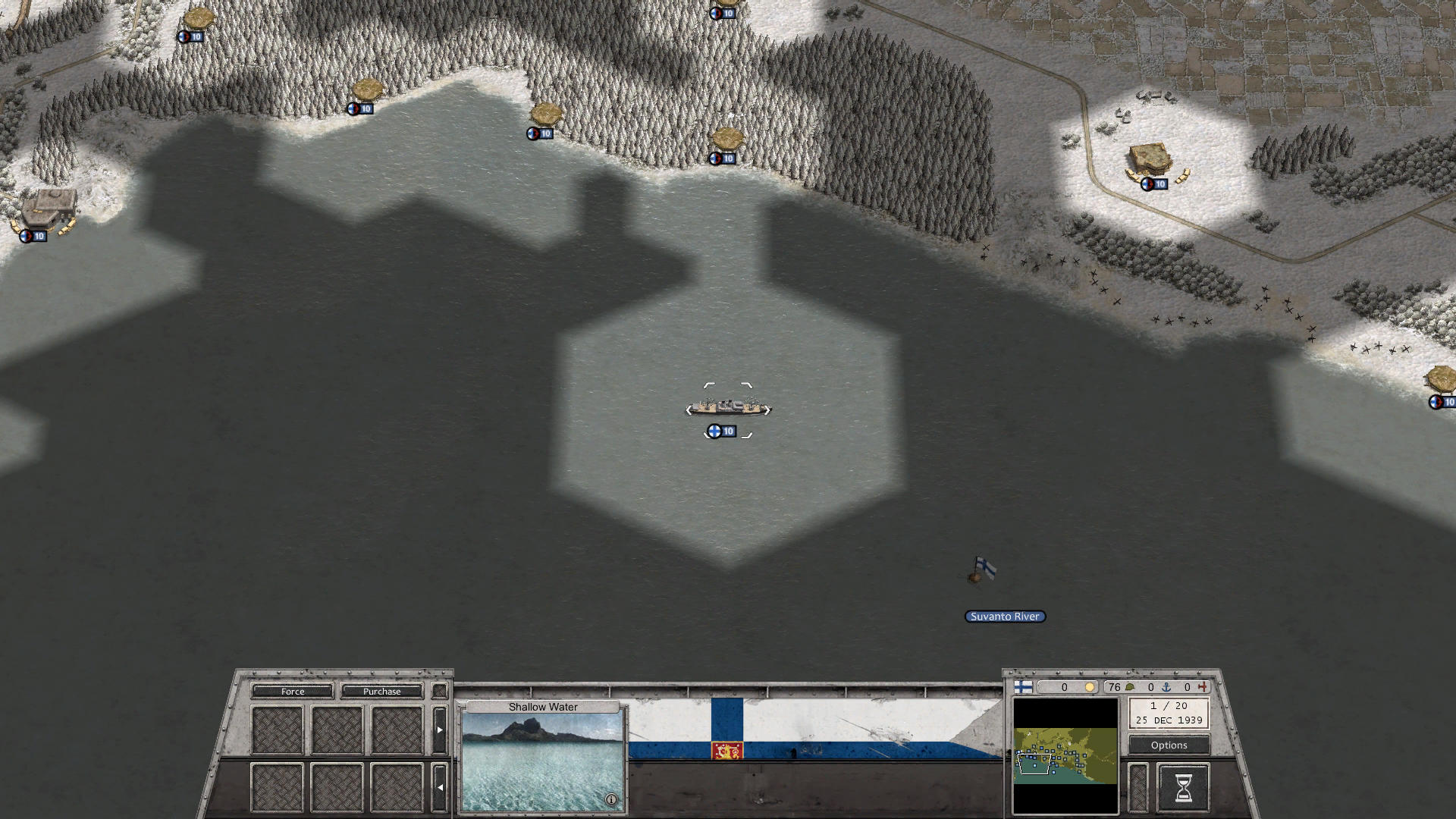The width and height of the screenshot is (1456, 819).
Task: Open the Options menu
Action: pos(1168,745)
